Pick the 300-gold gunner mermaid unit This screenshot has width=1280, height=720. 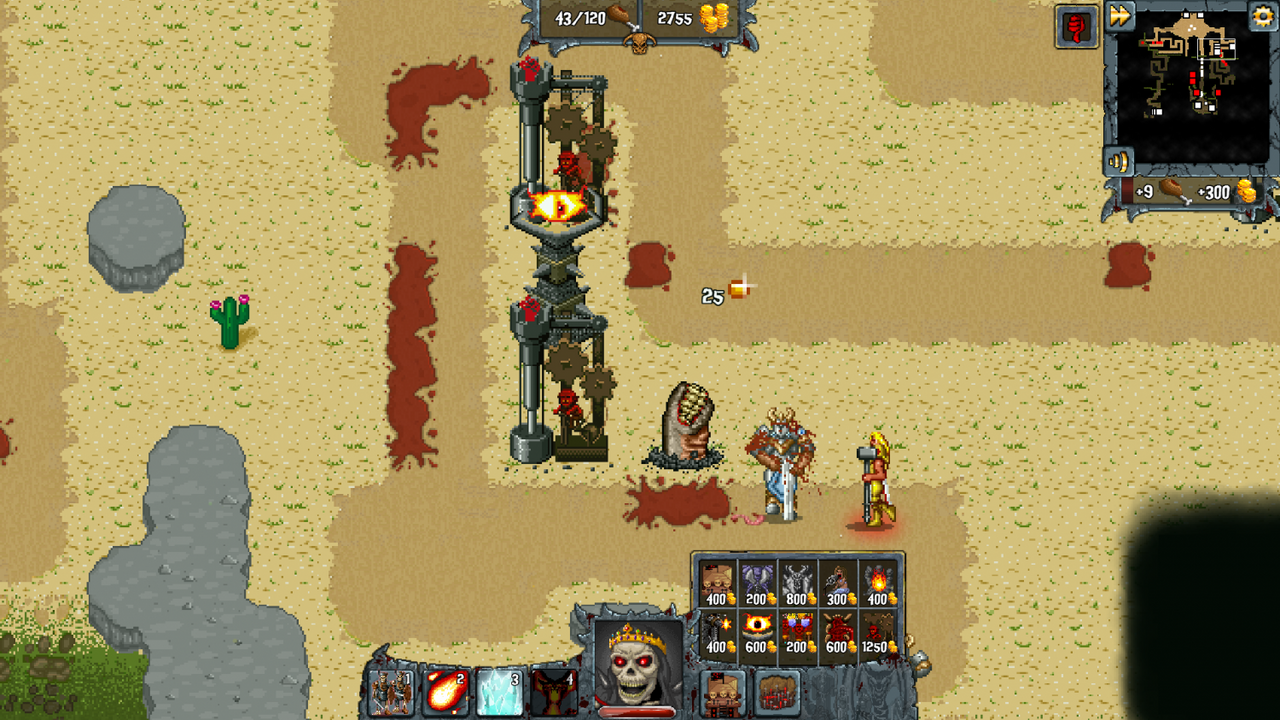838,581
